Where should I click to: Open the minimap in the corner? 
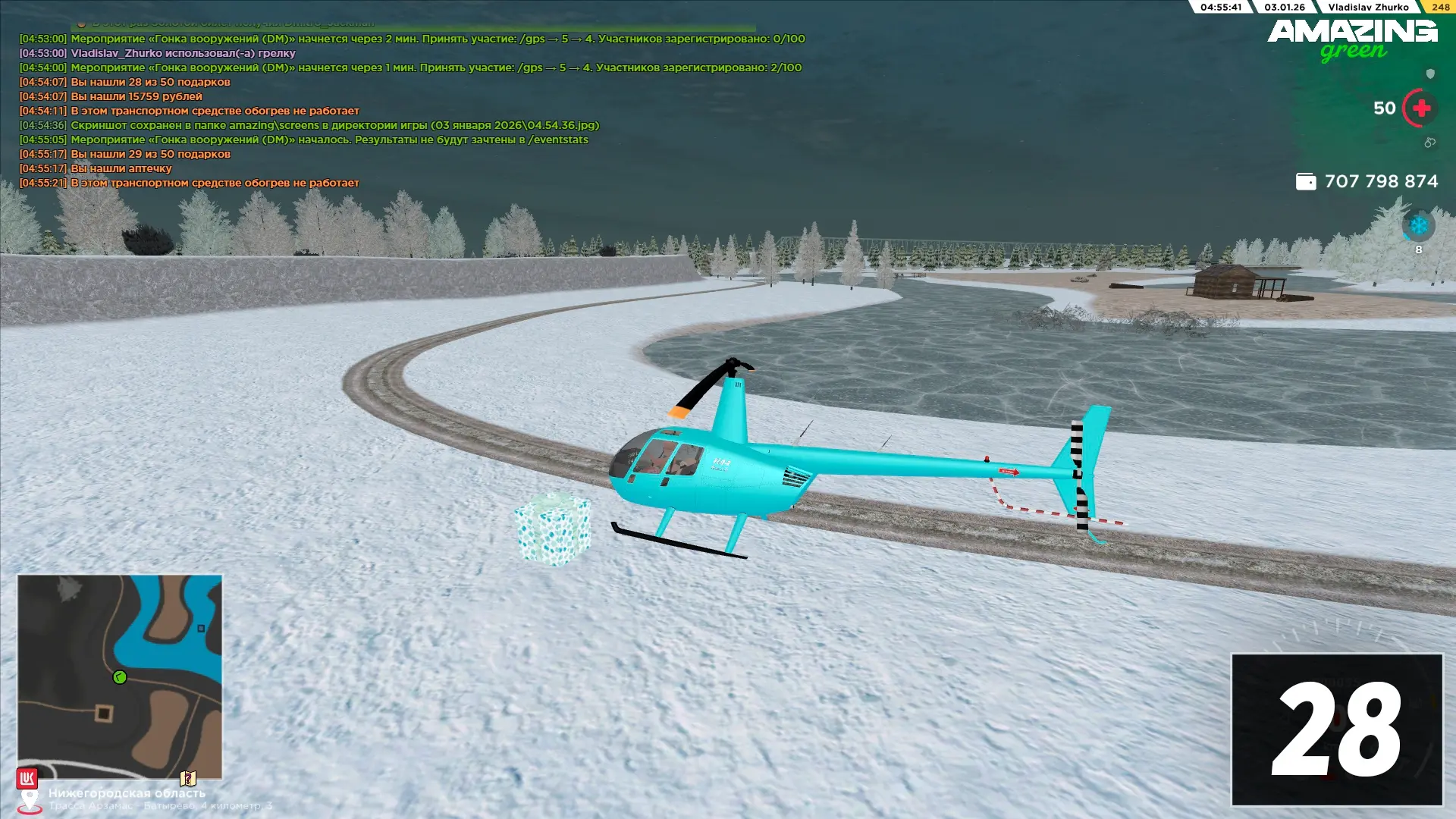click(120, 676)
